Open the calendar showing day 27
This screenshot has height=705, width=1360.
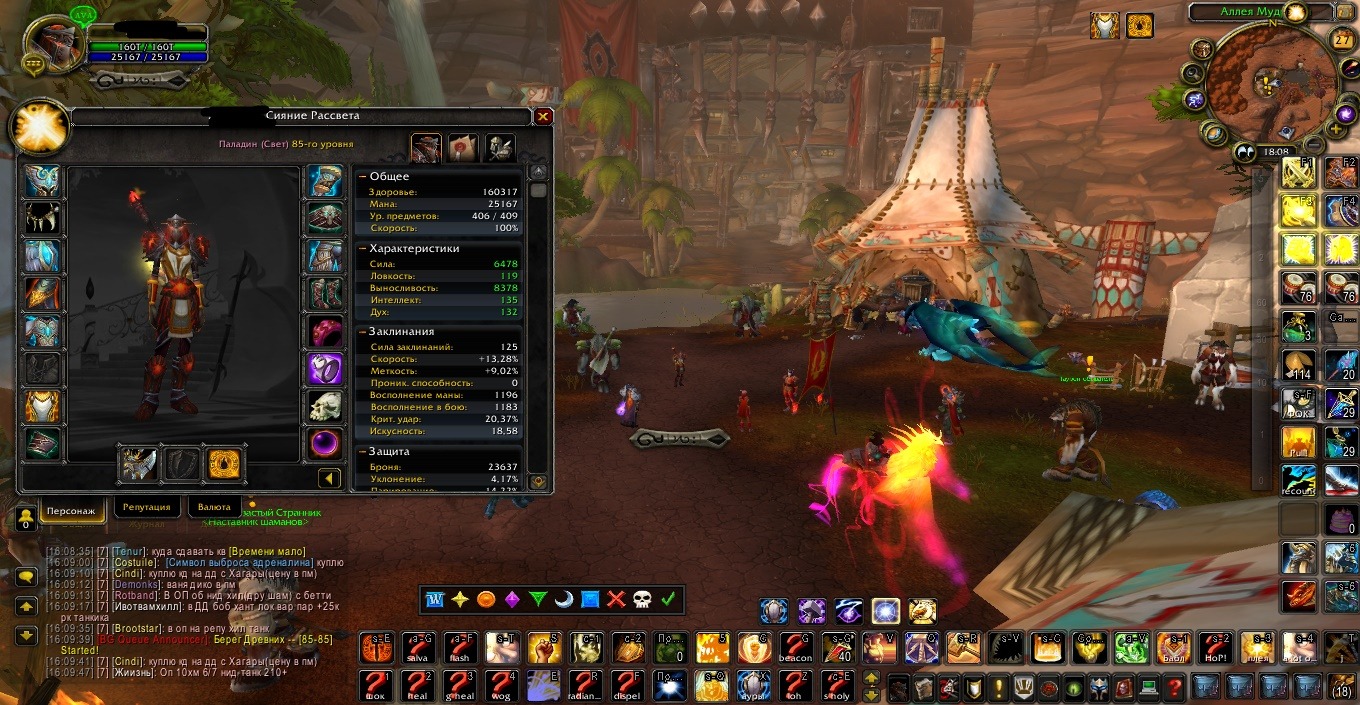click(x=1342, y=40)
